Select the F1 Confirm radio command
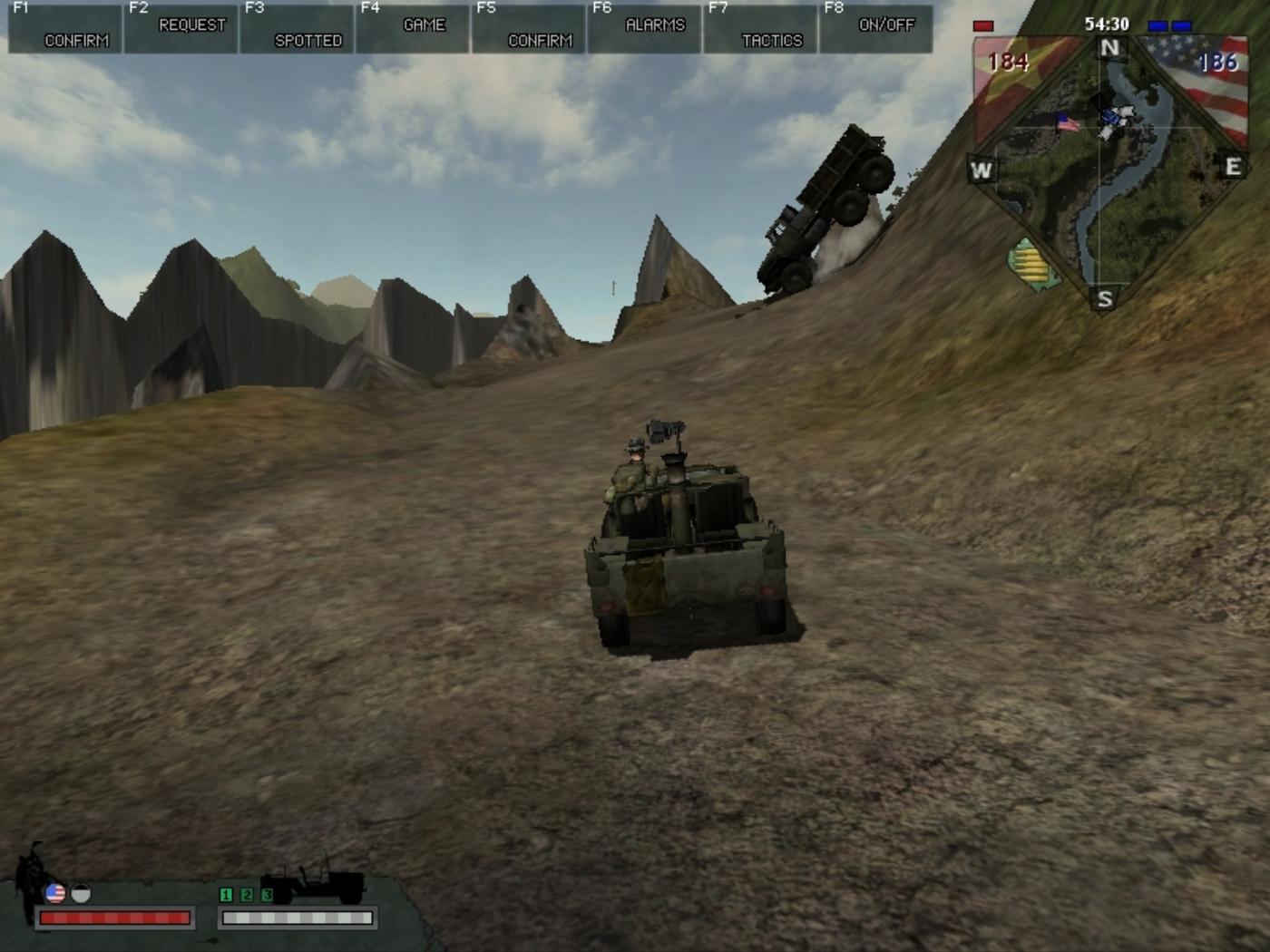This screenshot has width=1270, height=952. pos(65,28)
